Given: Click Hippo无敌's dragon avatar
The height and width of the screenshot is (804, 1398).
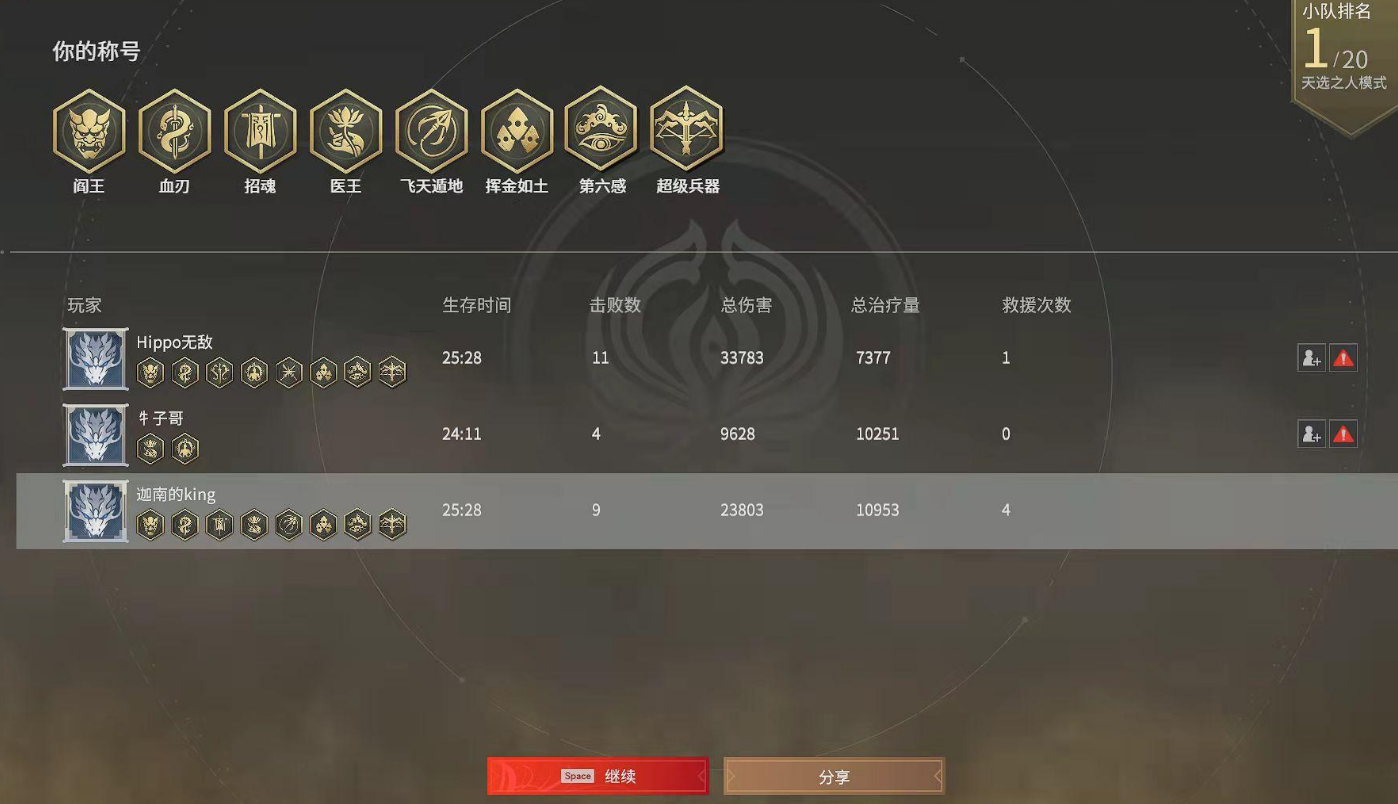Looking at the screenshot, I should click(95, 359).
